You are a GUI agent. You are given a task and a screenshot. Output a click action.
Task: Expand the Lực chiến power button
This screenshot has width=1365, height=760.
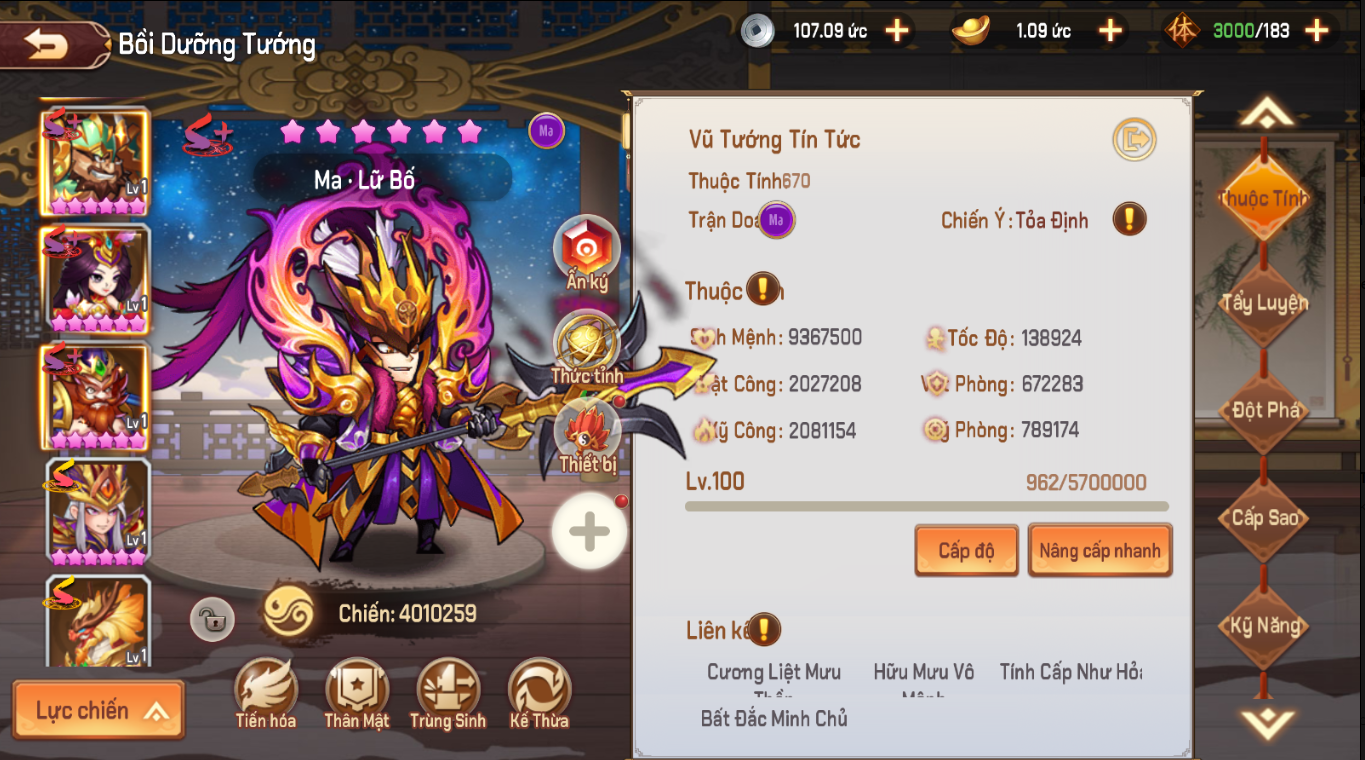coord(98,711)
